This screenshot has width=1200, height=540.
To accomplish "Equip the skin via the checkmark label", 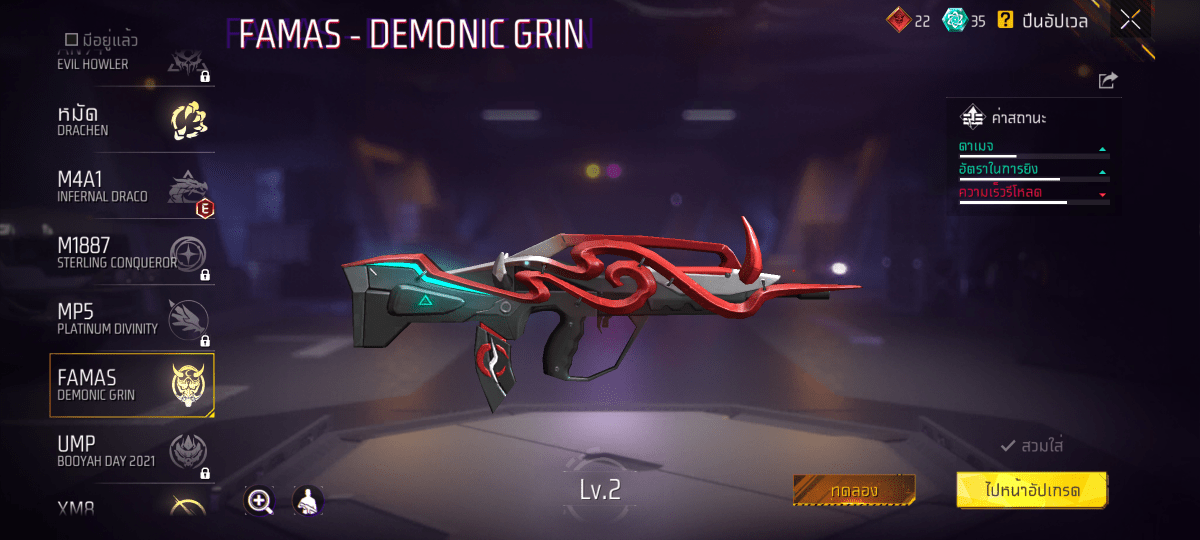I will (1032, 446).
